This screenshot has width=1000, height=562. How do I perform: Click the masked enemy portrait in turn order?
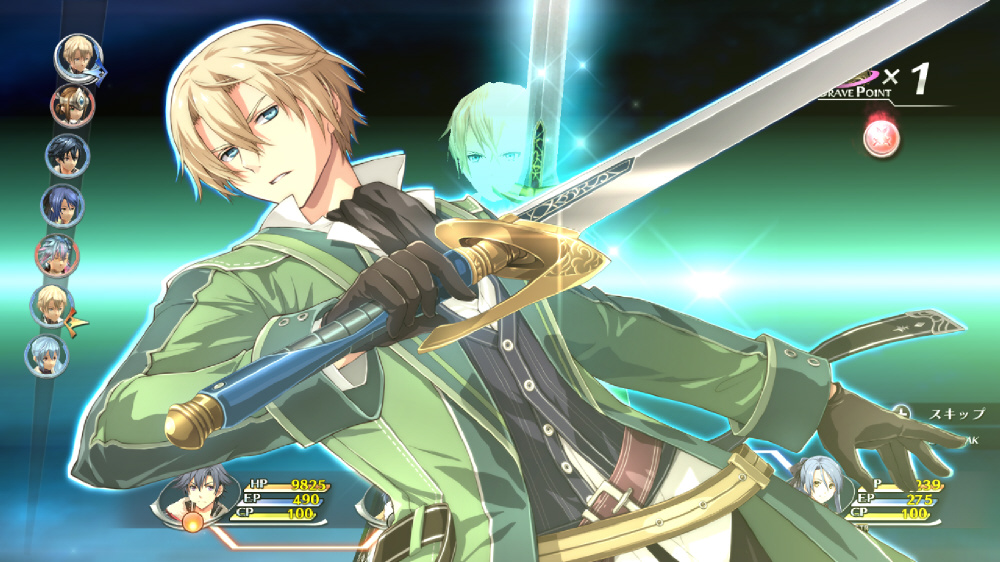[72, 106]
